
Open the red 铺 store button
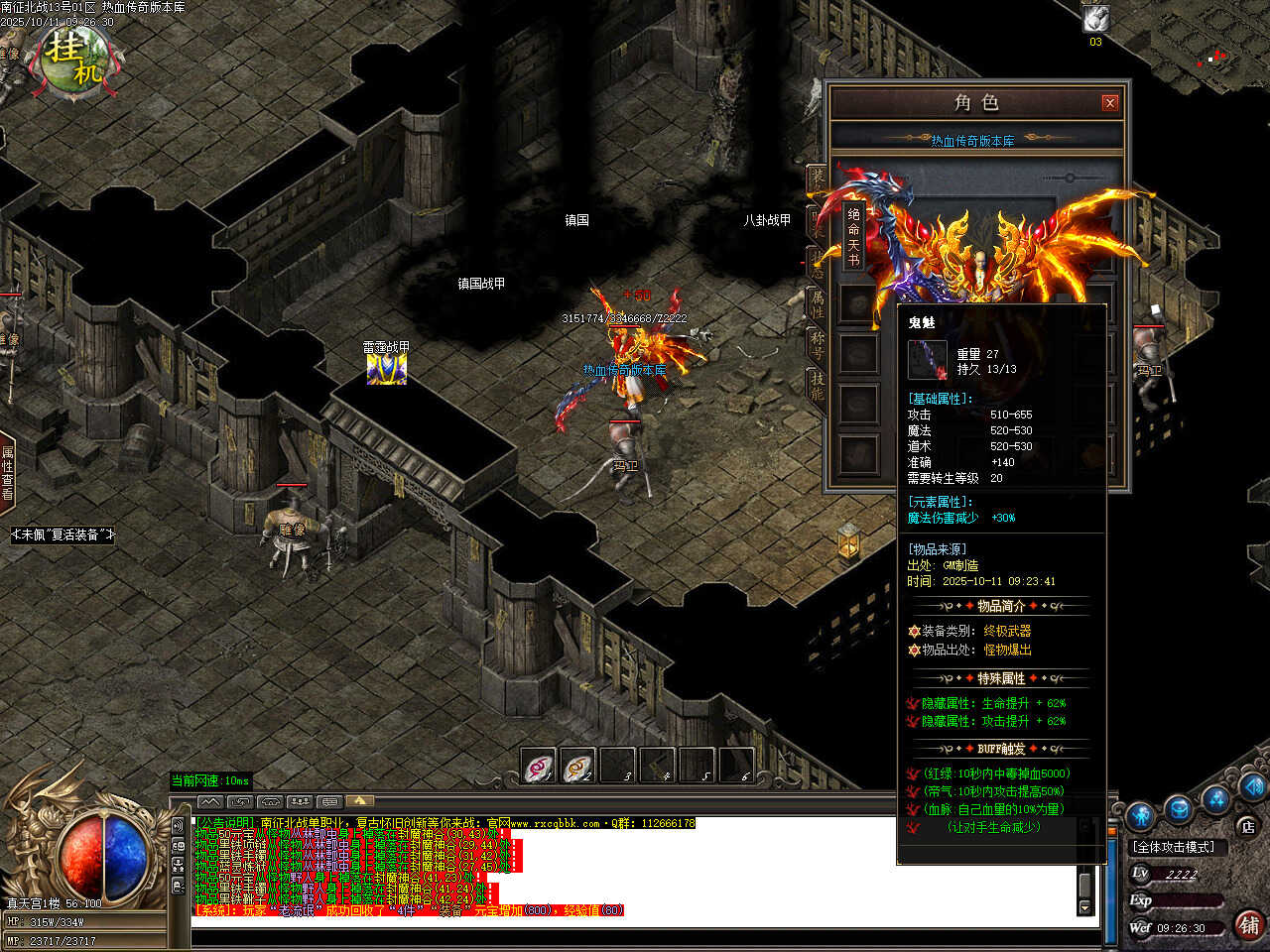coord(1248,925)
